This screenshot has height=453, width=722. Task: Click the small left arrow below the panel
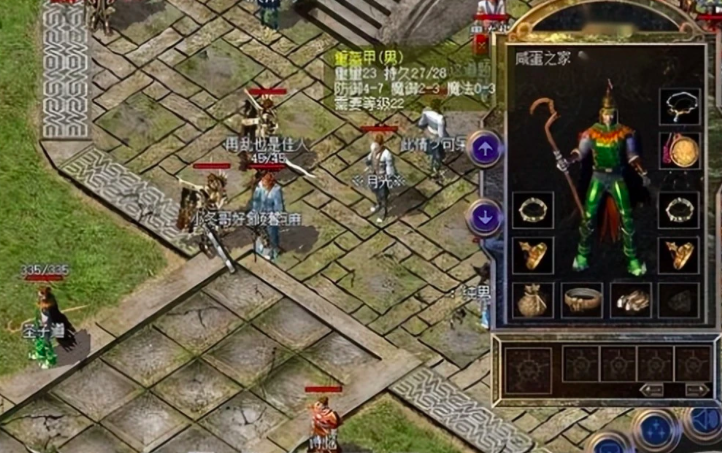(651, 389)
